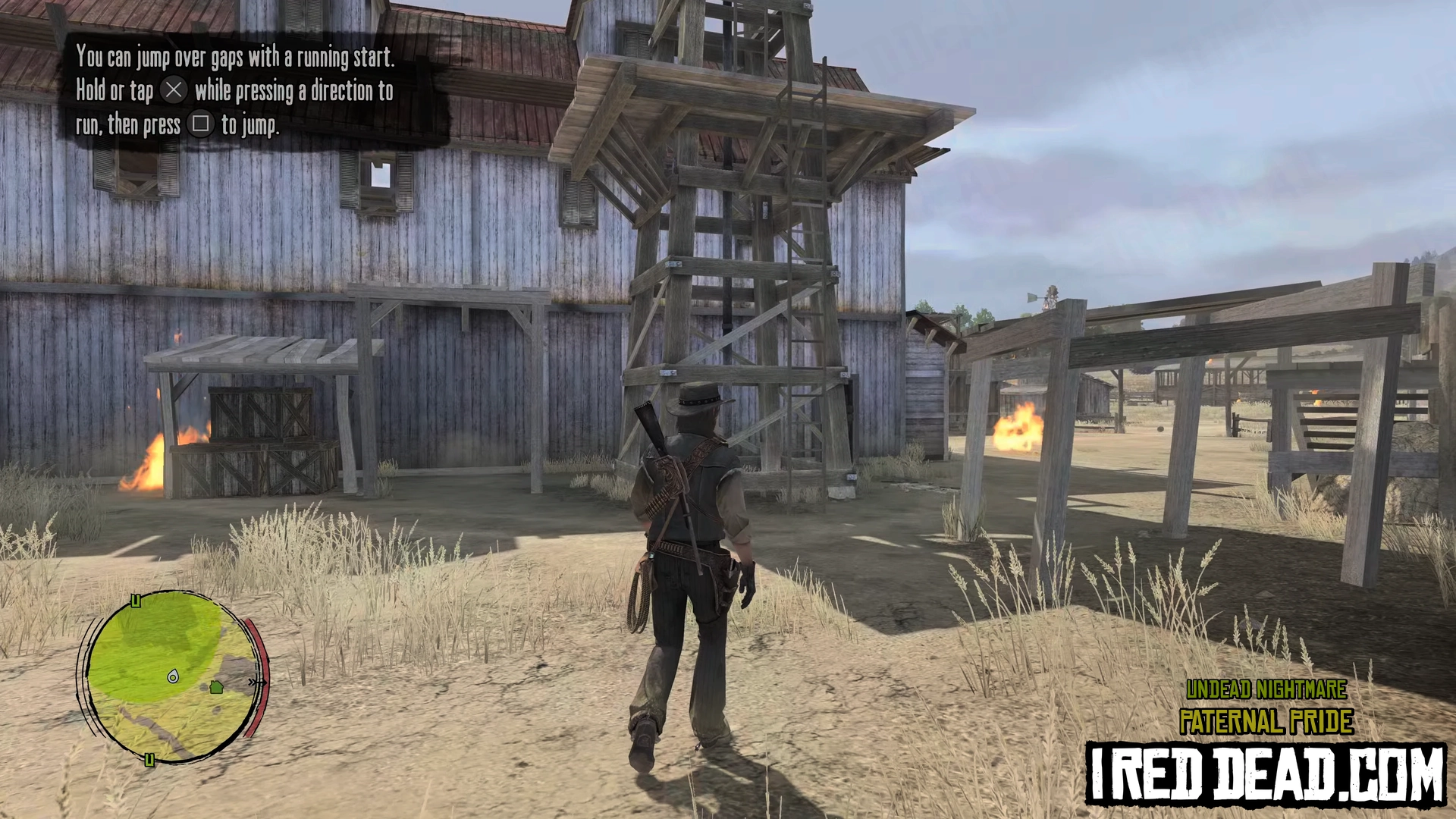Open the IRED DEAD.COM watermark logo

click(x=1265, y=773)
